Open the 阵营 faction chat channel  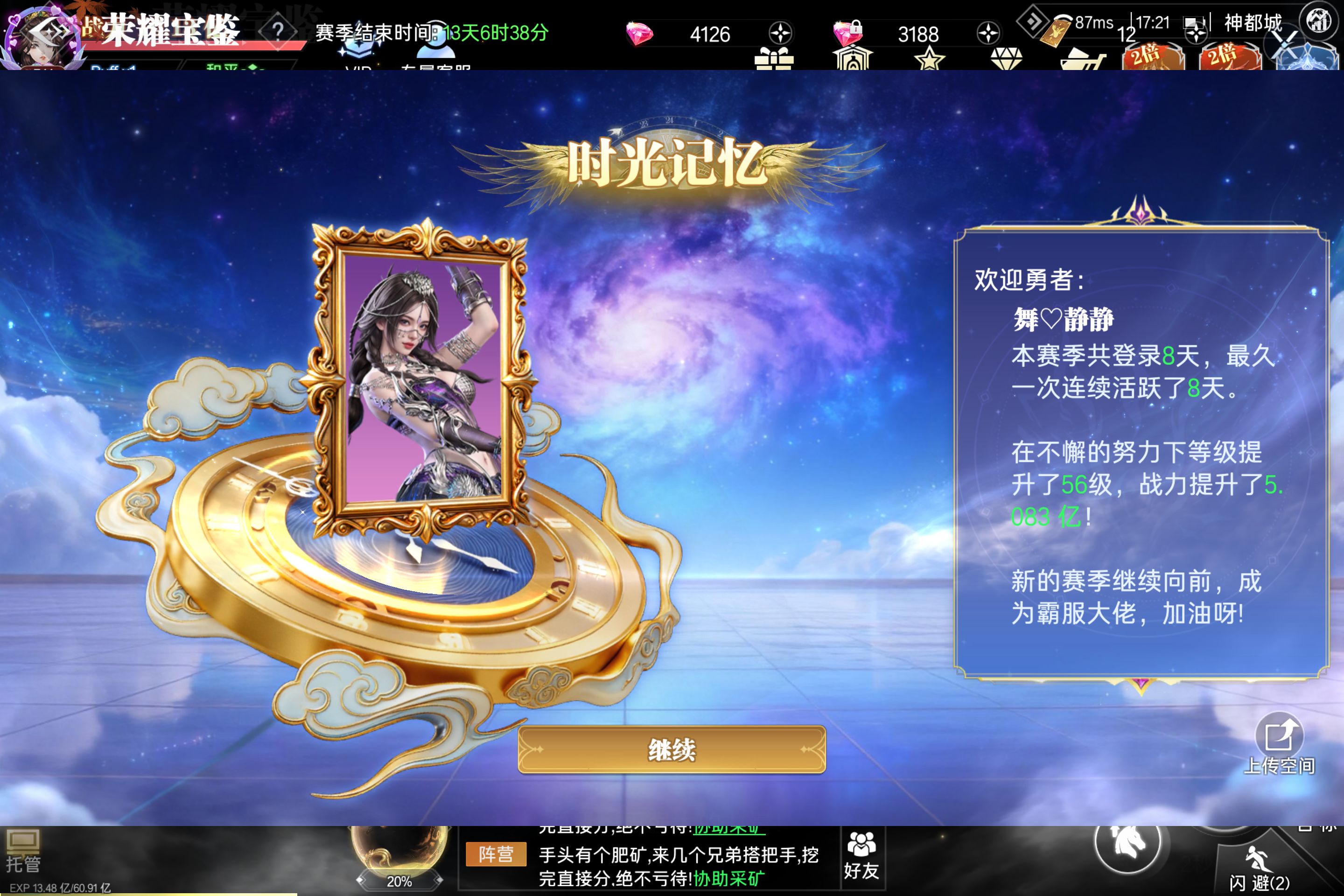[x=496, y=854]
